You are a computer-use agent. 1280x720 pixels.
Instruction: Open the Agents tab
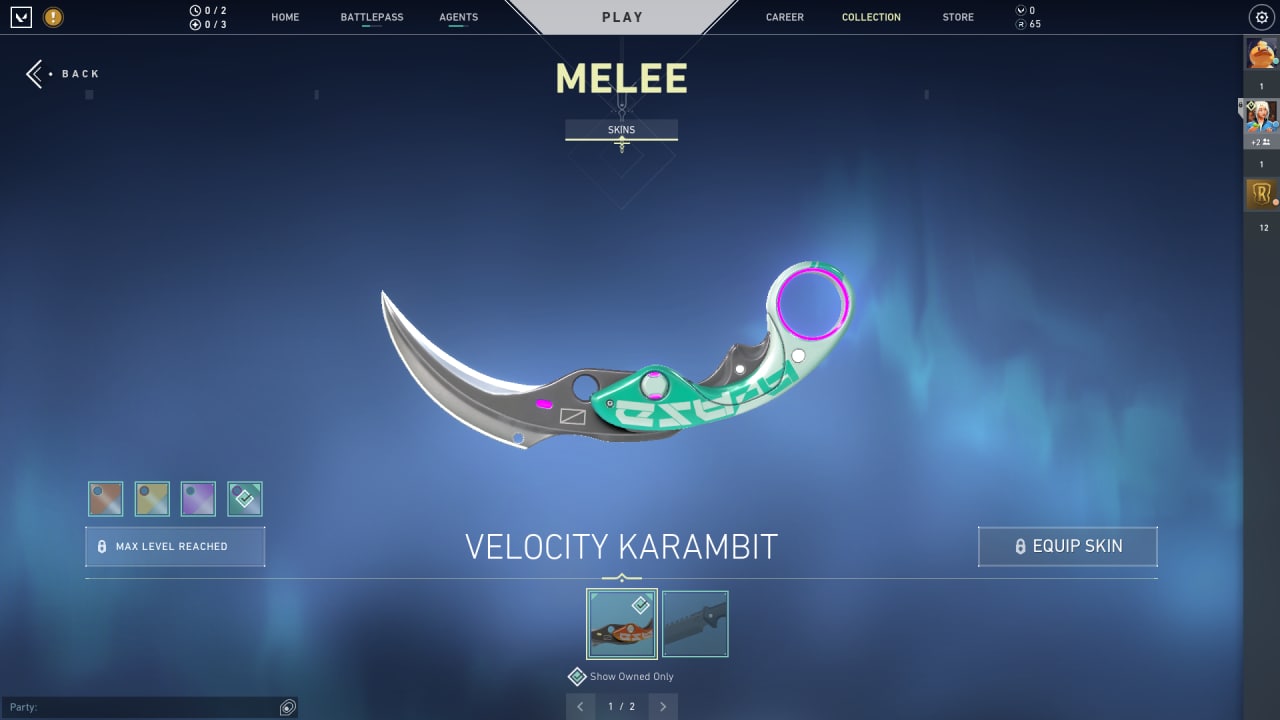point(458,17)
